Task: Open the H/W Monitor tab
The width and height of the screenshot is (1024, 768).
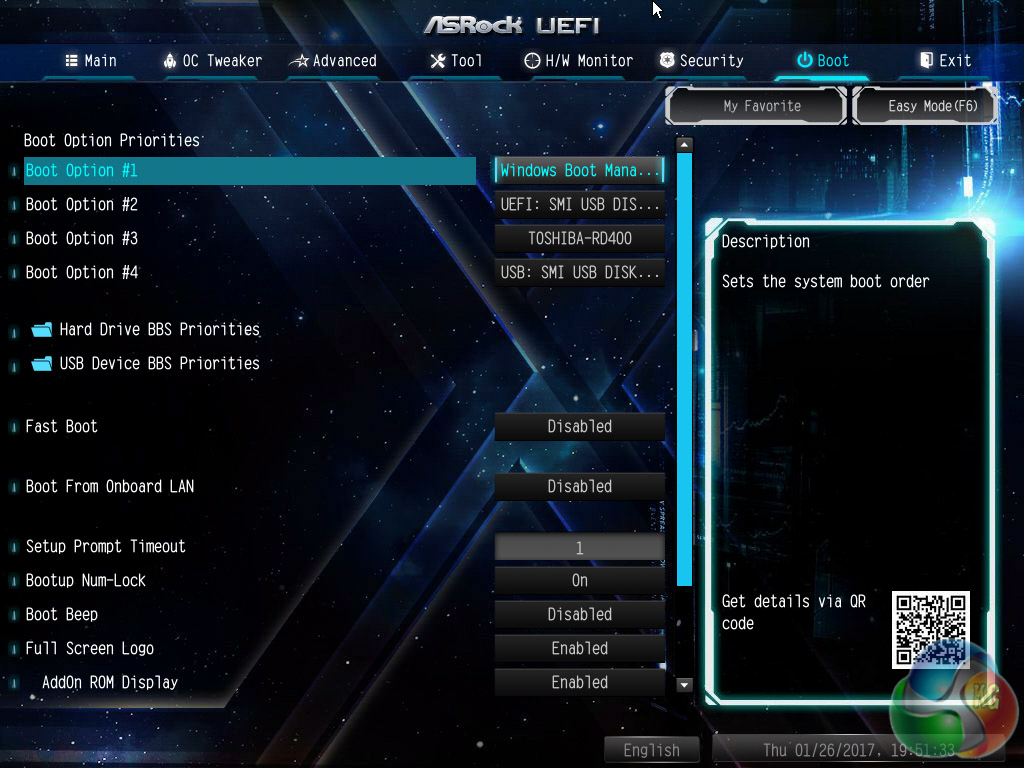Action: coord(579,61)
